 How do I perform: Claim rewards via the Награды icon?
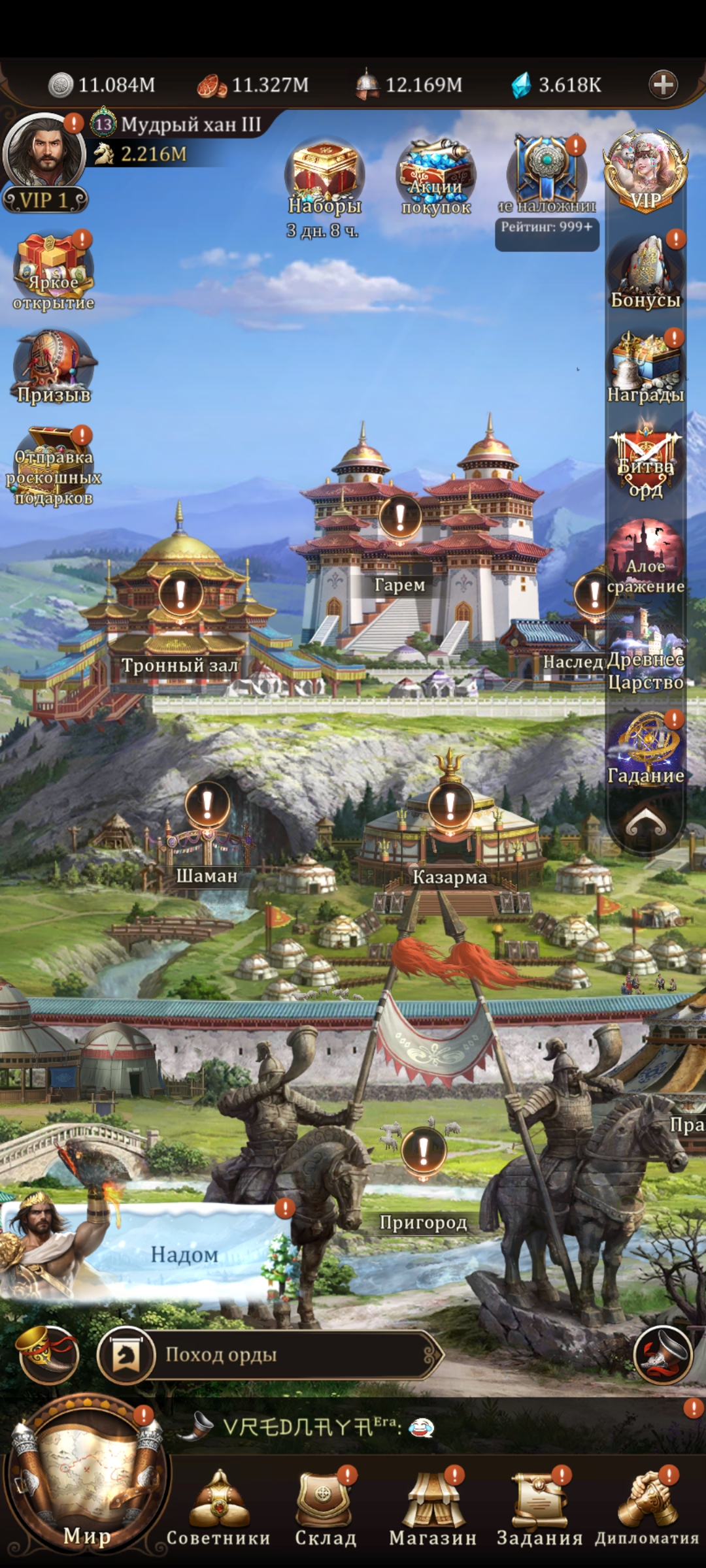click(645, 367)
